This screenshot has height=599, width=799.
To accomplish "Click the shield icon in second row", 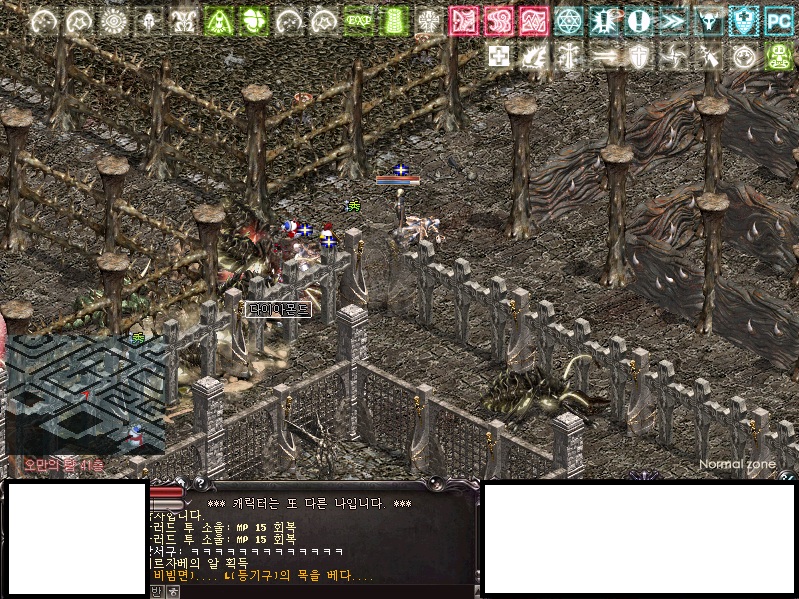I will click(x=637, y=56).
